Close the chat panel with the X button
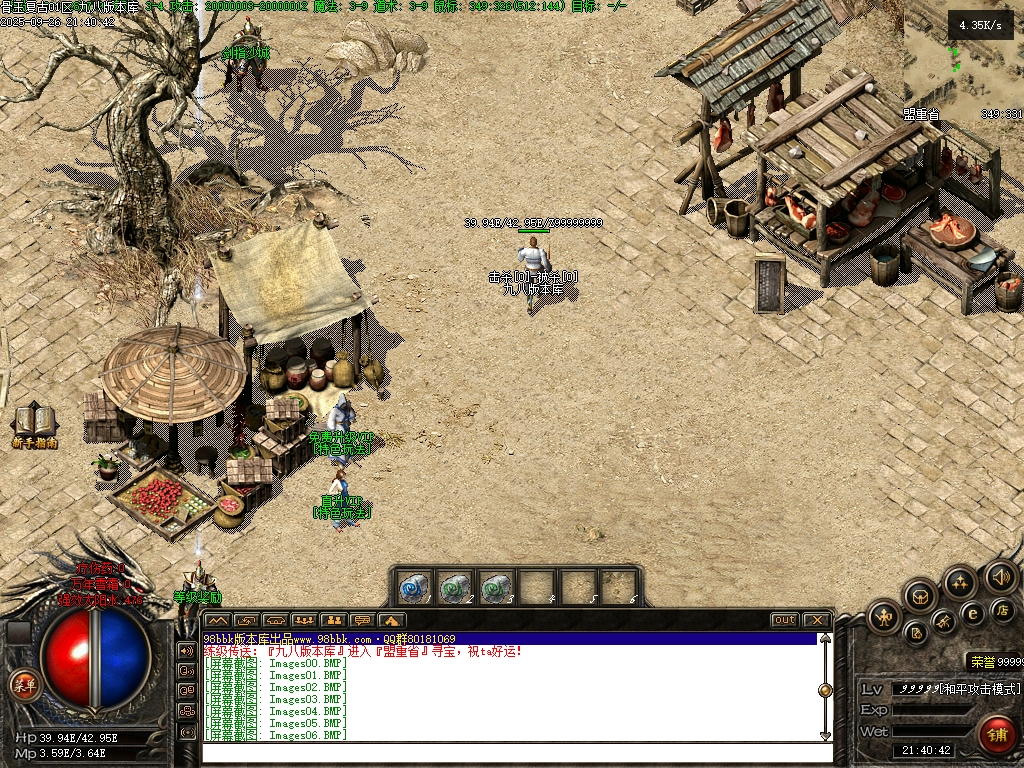This screenshot has height=768, width=1024. (816, 620)
